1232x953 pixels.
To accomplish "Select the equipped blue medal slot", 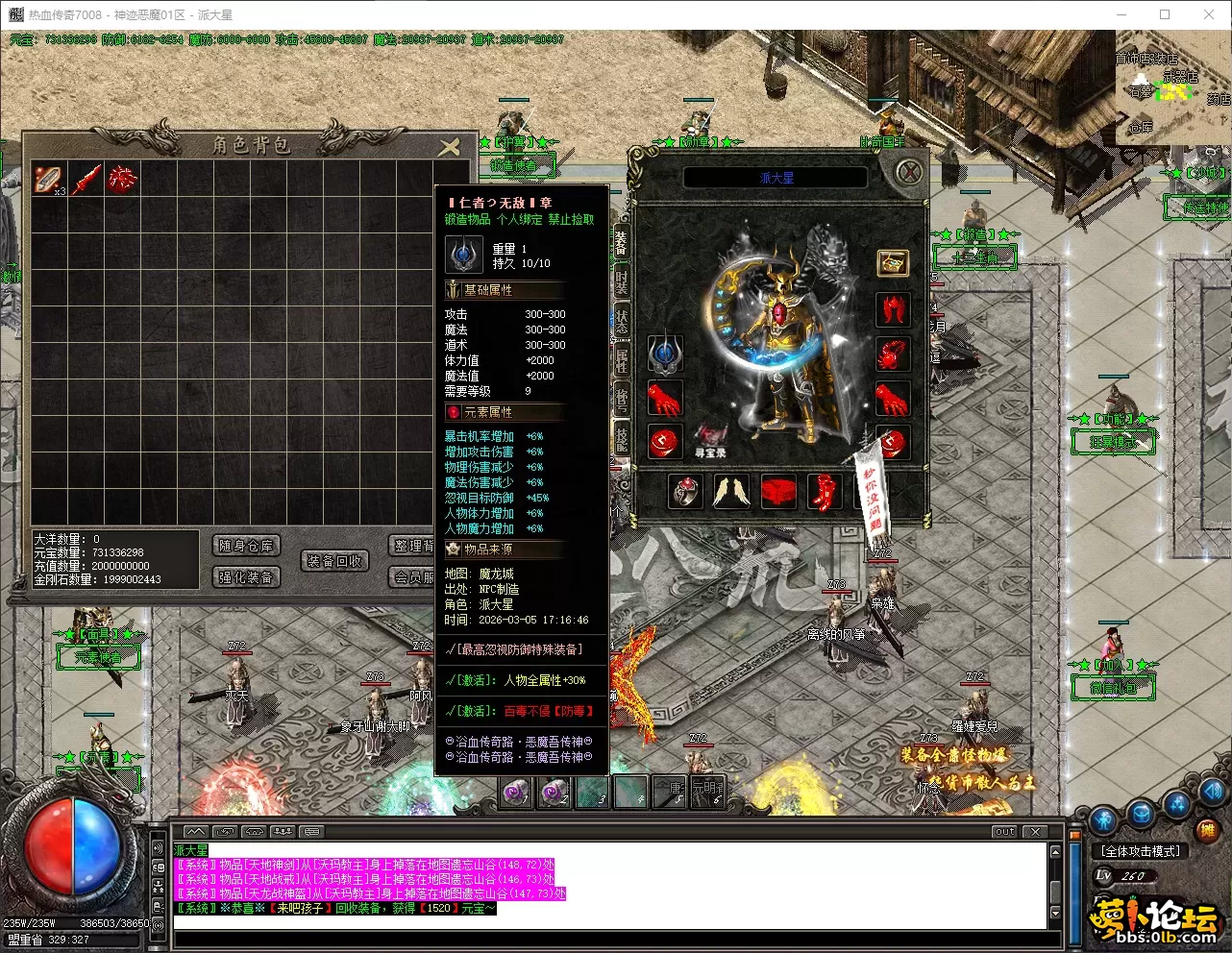I will click(664, 354).
